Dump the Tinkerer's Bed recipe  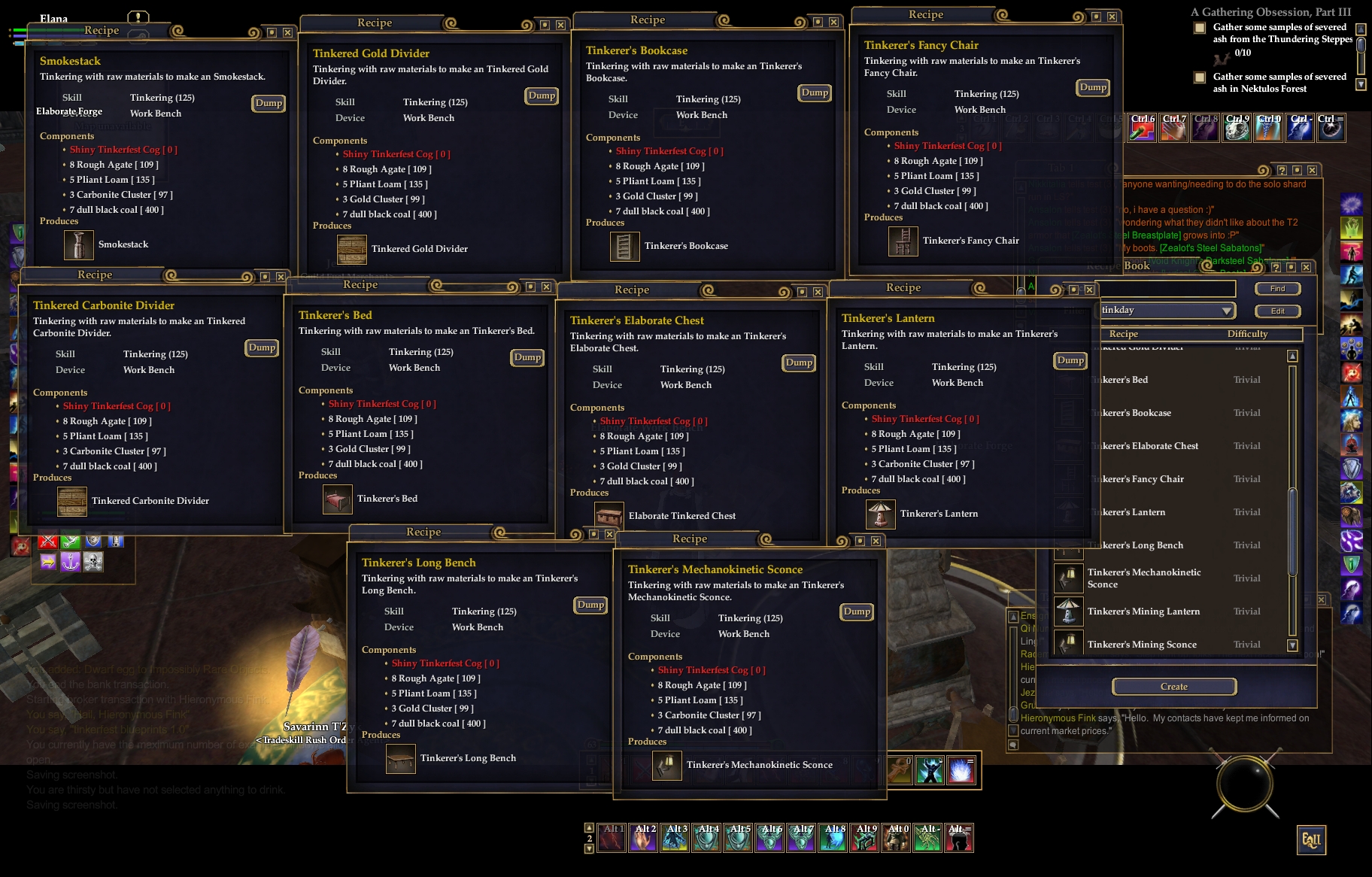coord(527,357)
